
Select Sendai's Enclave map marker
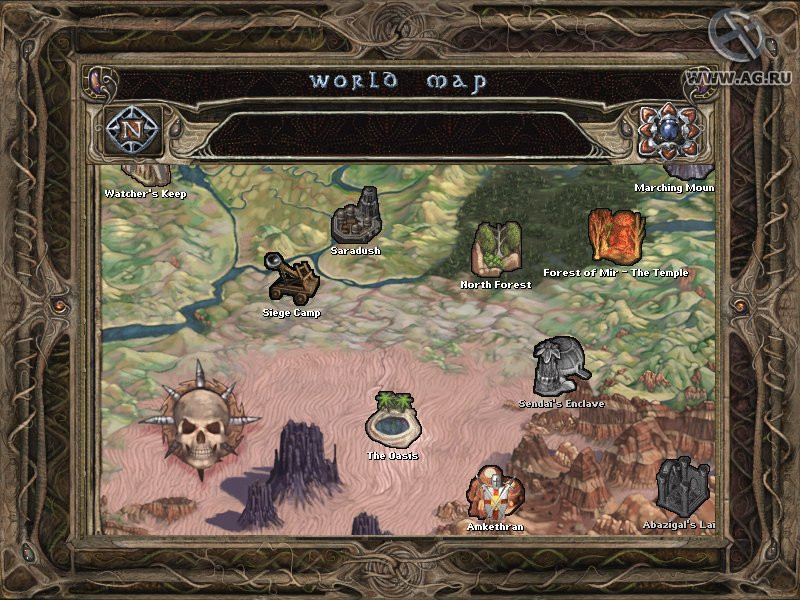[560, 367]
